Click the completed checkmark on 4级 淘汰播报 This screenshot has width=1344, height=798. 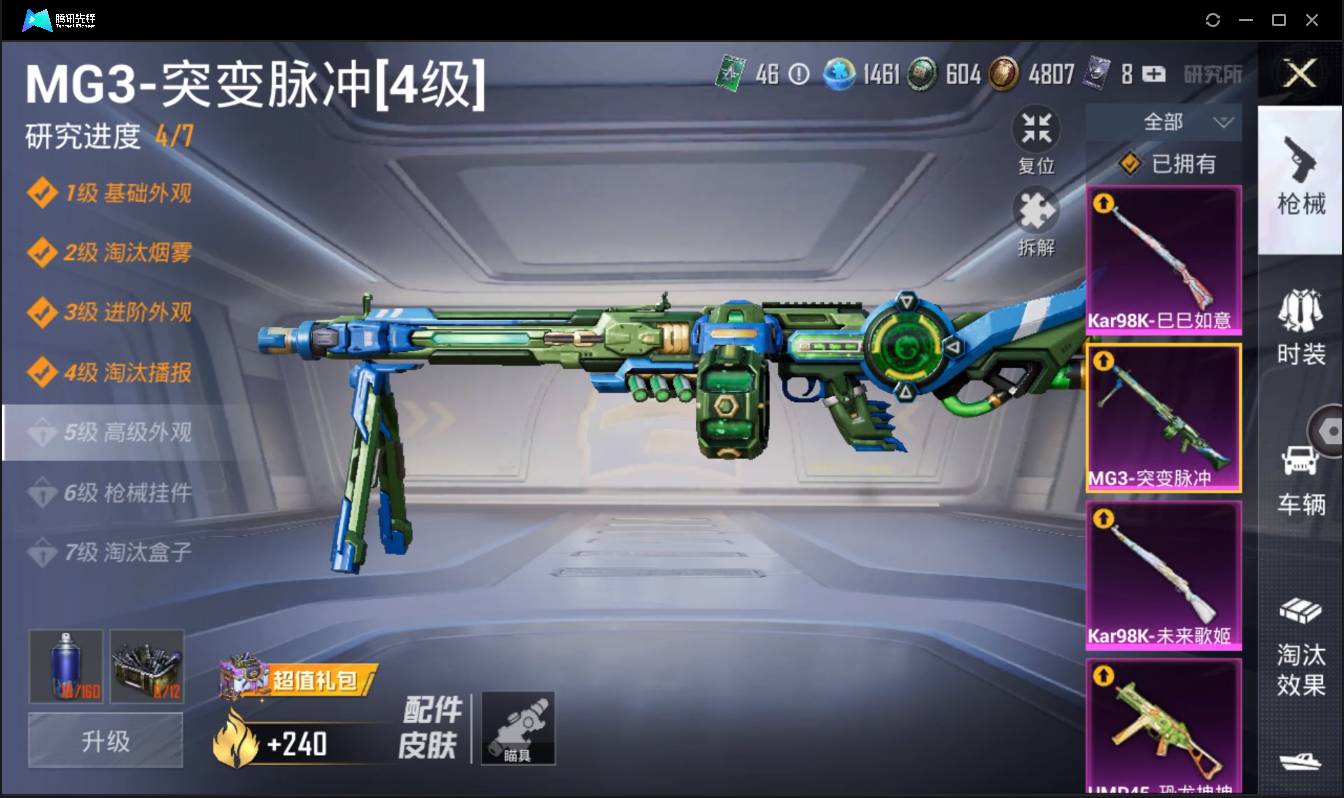(44, 373)
